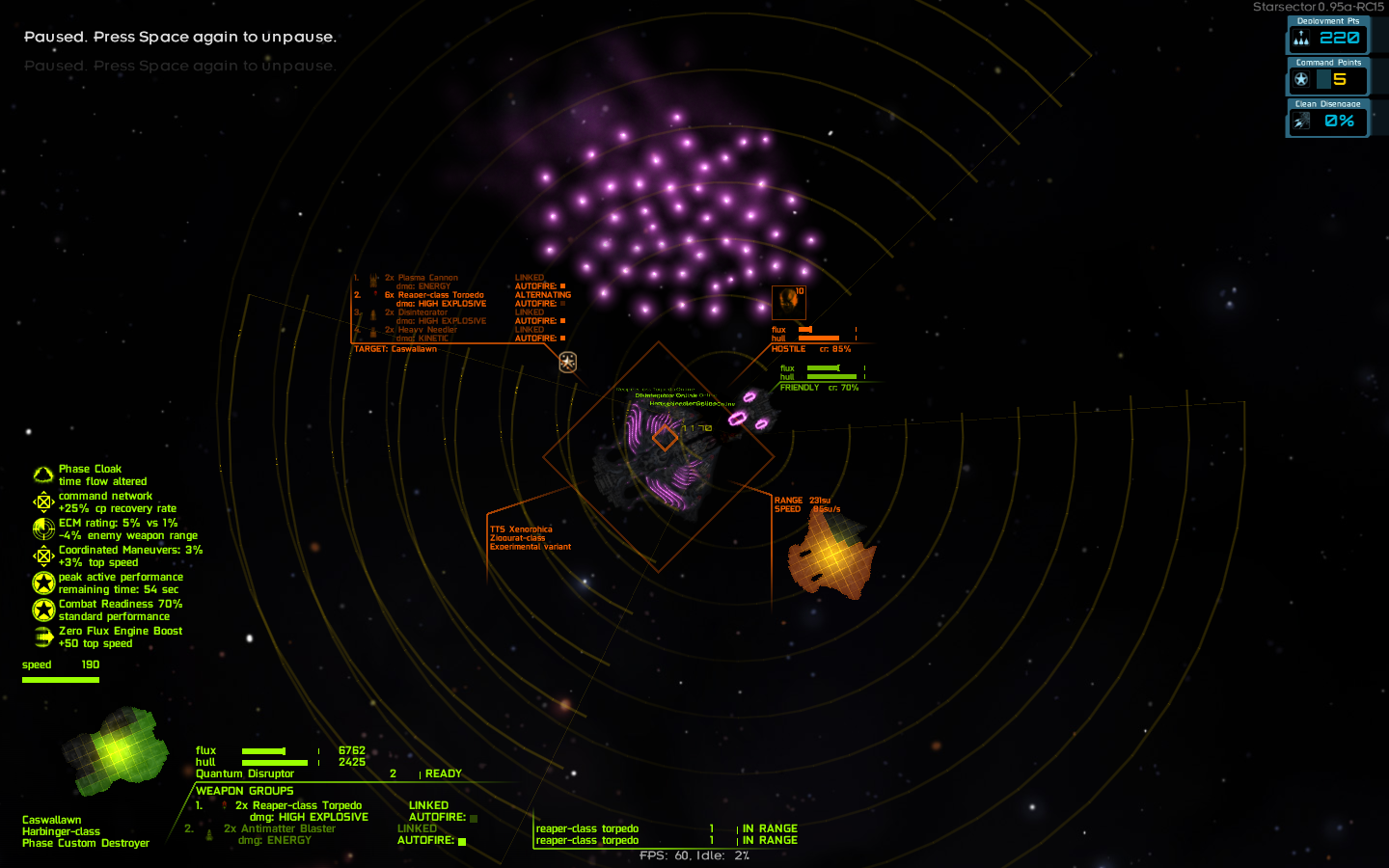Enable autofire on the Reaper-class Torpedo group
Image resolution: width=1389 pixels, height=868 pixels.
(472, 817)
